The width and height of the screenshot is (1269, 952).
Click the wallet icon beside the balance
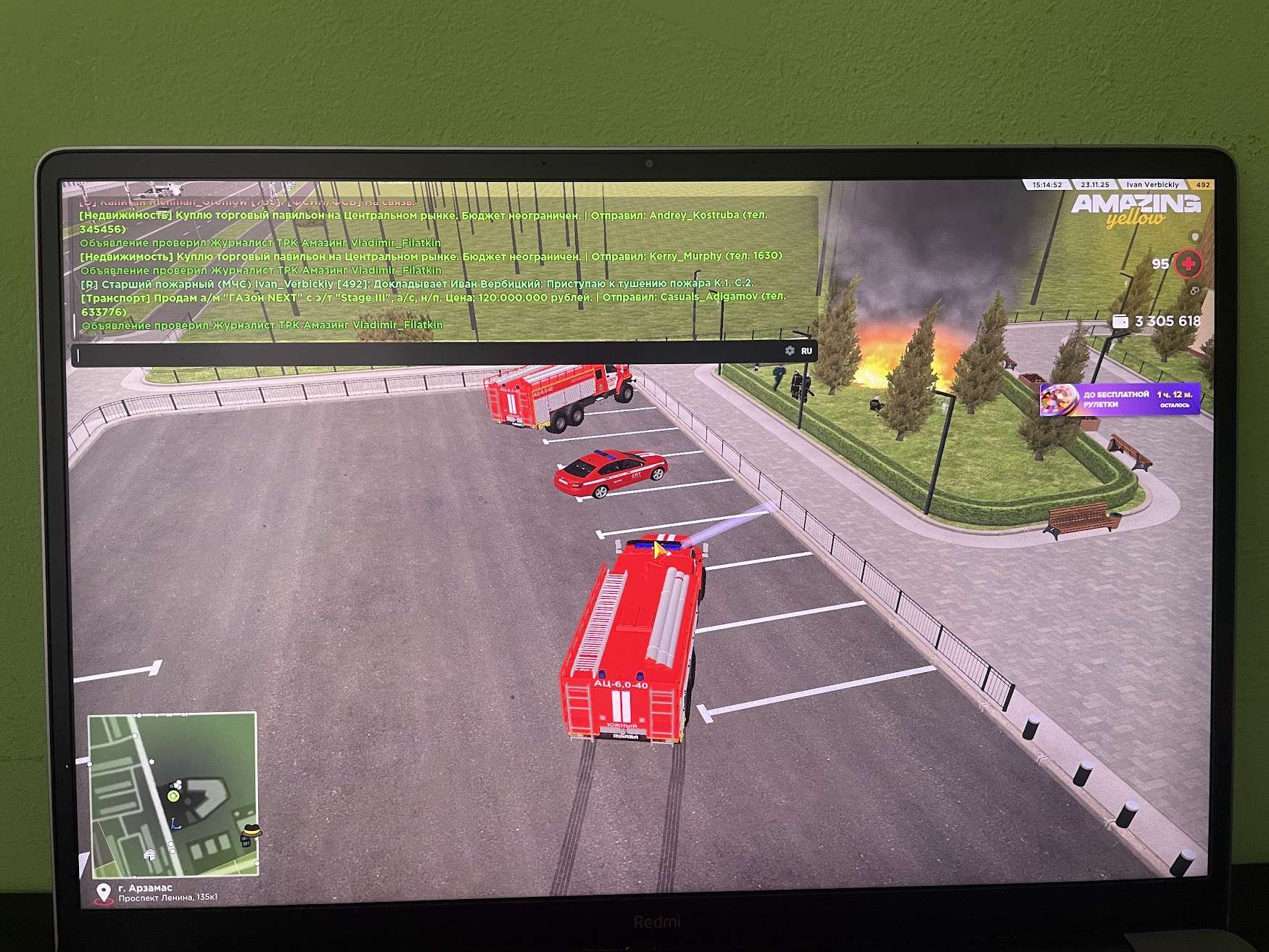1120,321
